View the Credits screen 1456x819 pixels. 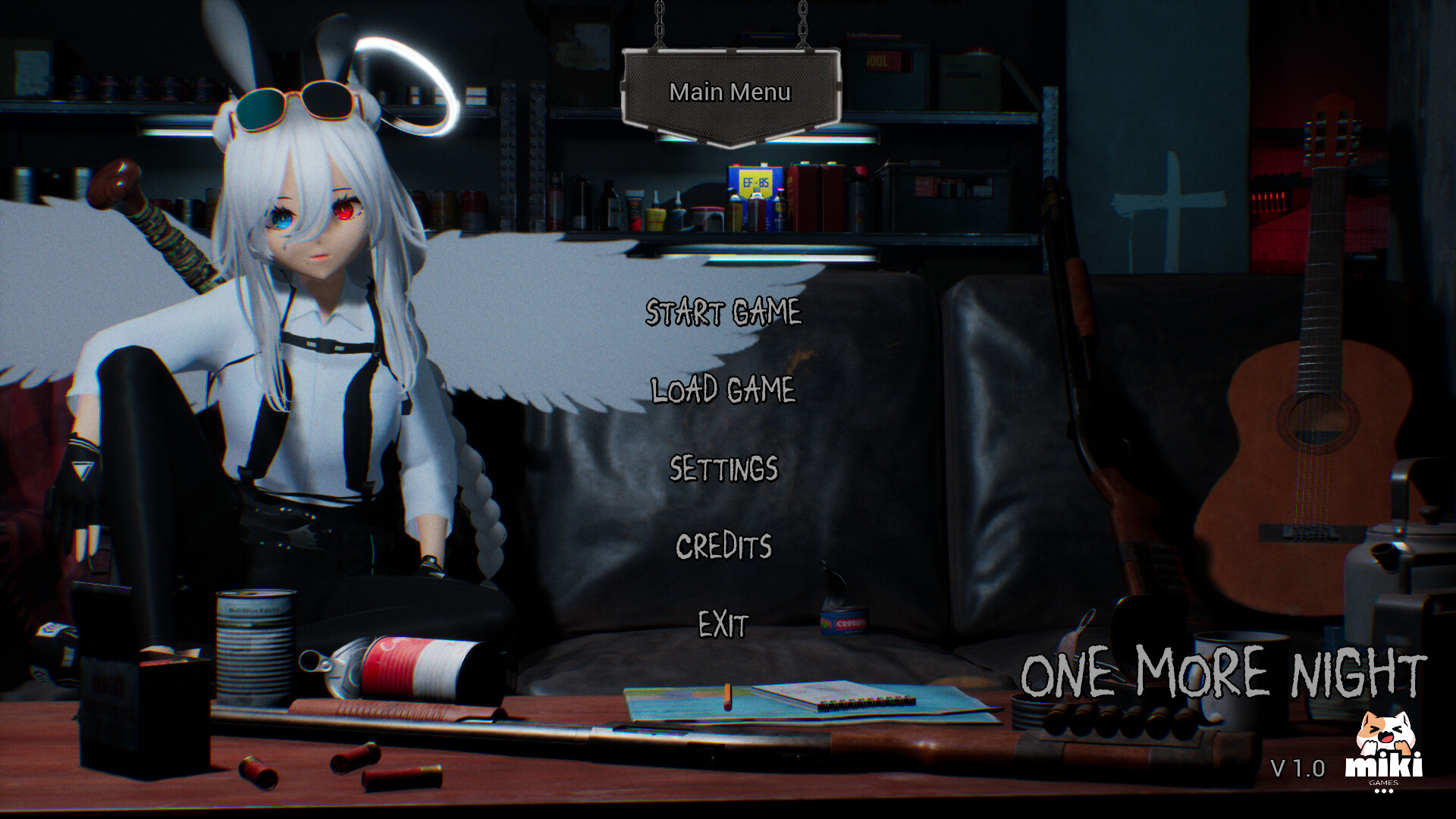pos(723,546)
